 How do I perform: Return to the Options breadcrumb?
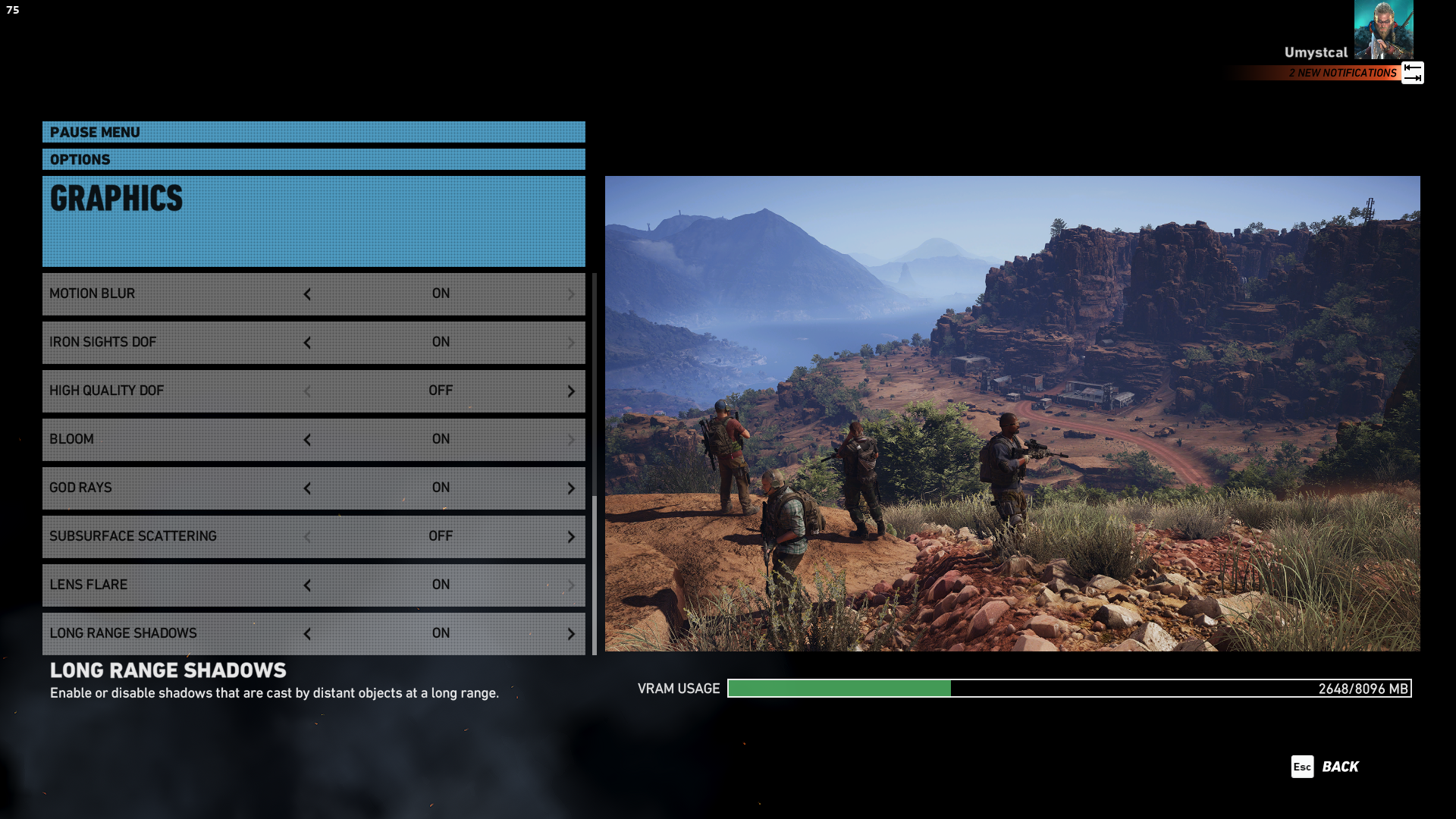pyautogui.click(x=80, y=159)
